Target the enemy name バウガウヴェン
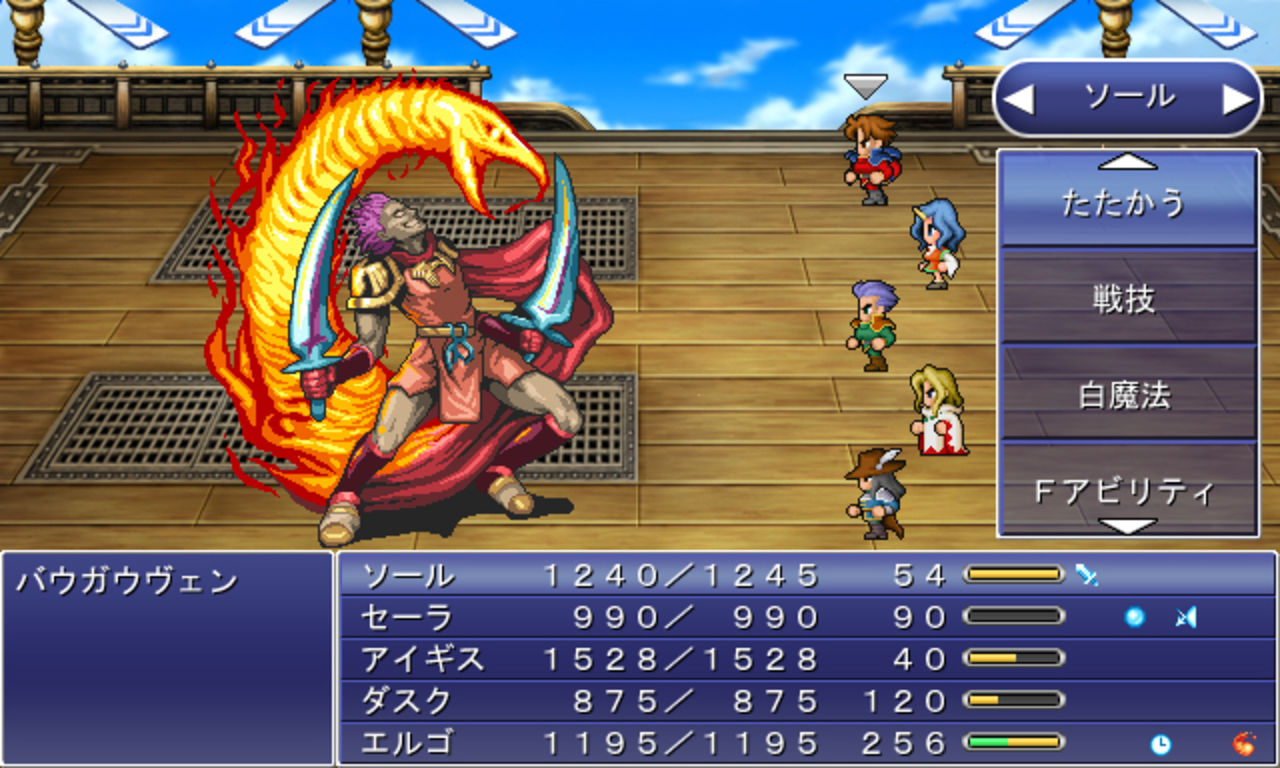 click(x=127, y=581)
